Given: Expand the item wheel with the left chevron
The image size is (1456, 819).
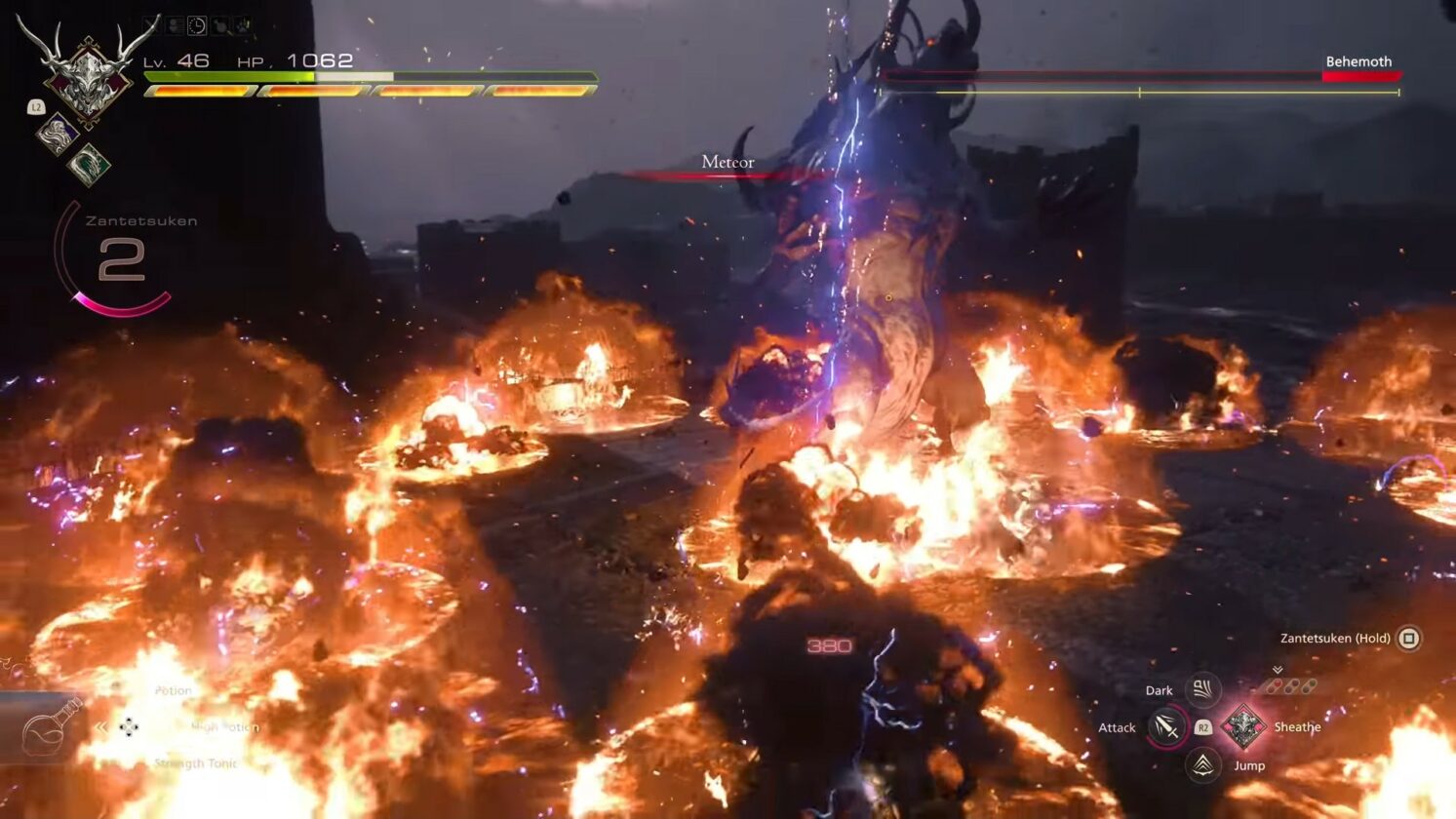Looking at the screenshot, I should [x=100, y=724].
